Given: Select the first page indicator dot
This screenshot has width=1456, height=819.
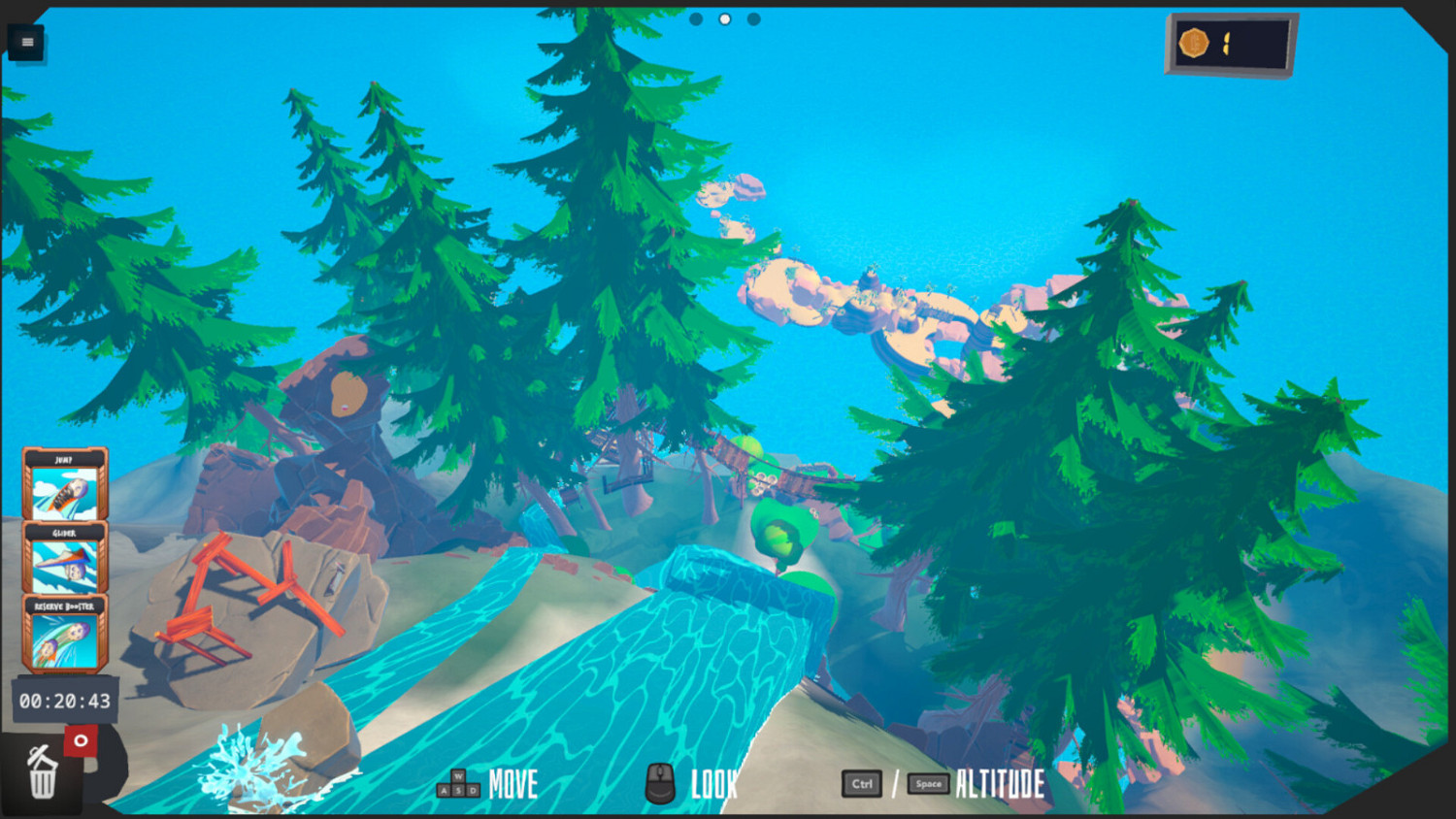Looking at the screenshot, I should [x=696, y=18].
